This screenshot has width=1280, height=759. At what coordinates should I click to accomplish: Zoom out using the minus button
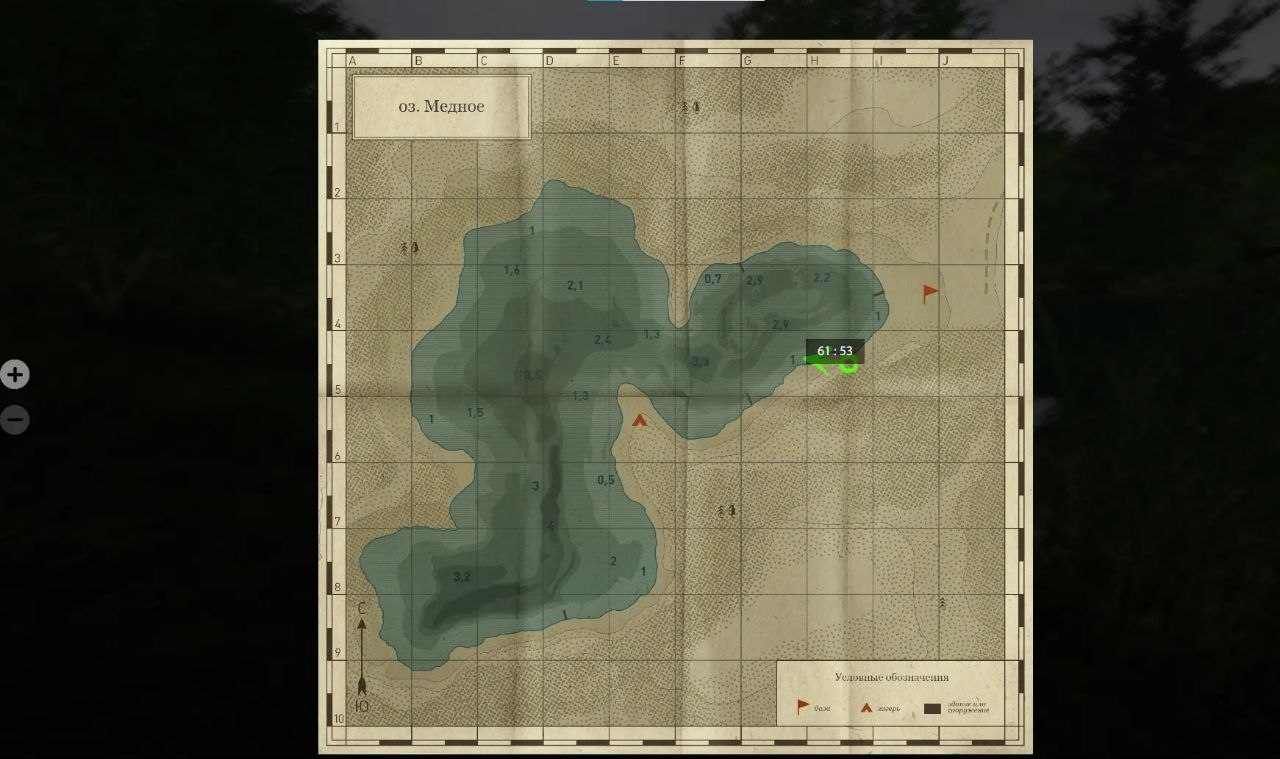[13, 419]
